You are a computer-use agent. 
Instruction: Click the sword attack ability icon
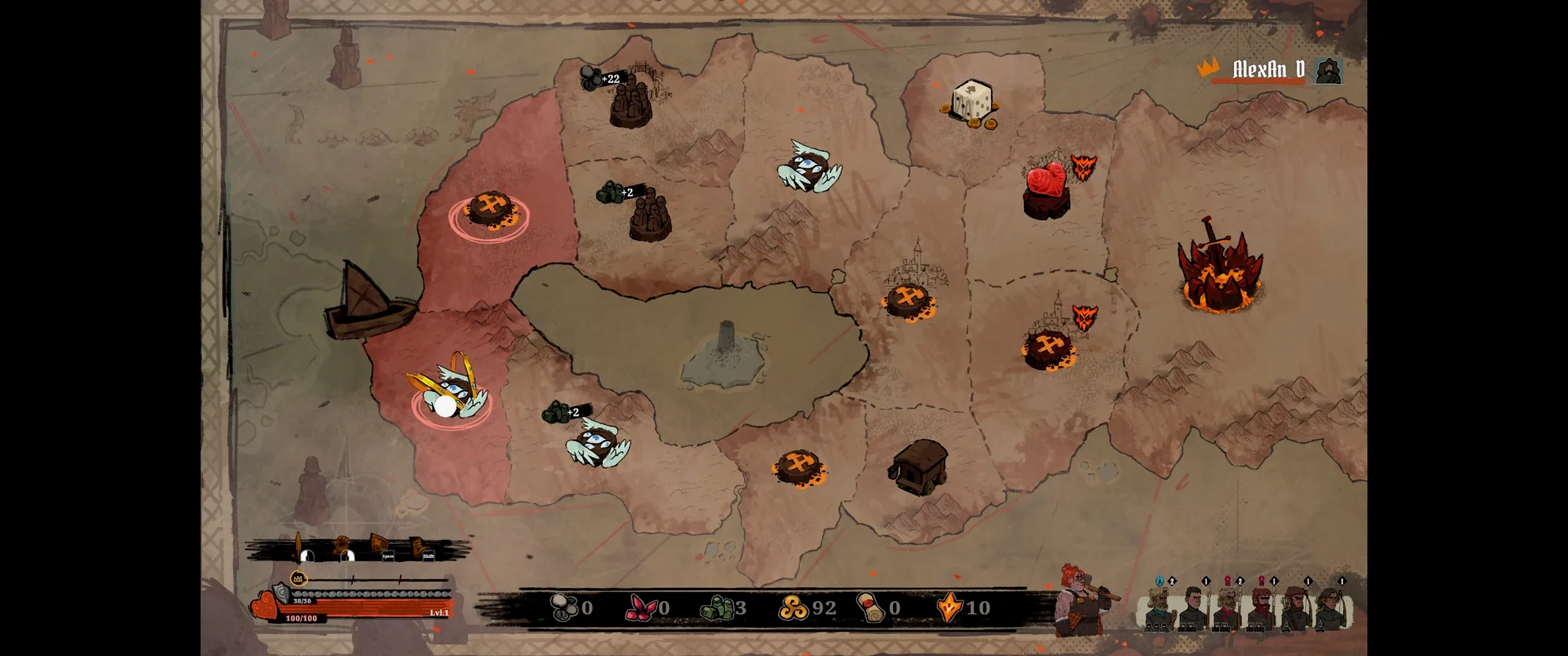tap(299, 545)
